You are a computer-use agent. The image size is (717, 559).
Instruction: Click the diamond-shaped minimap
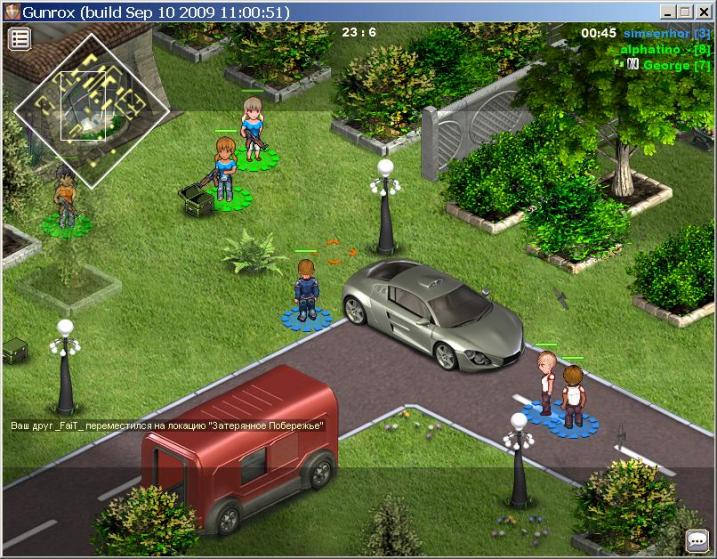[x=87, y=110]
